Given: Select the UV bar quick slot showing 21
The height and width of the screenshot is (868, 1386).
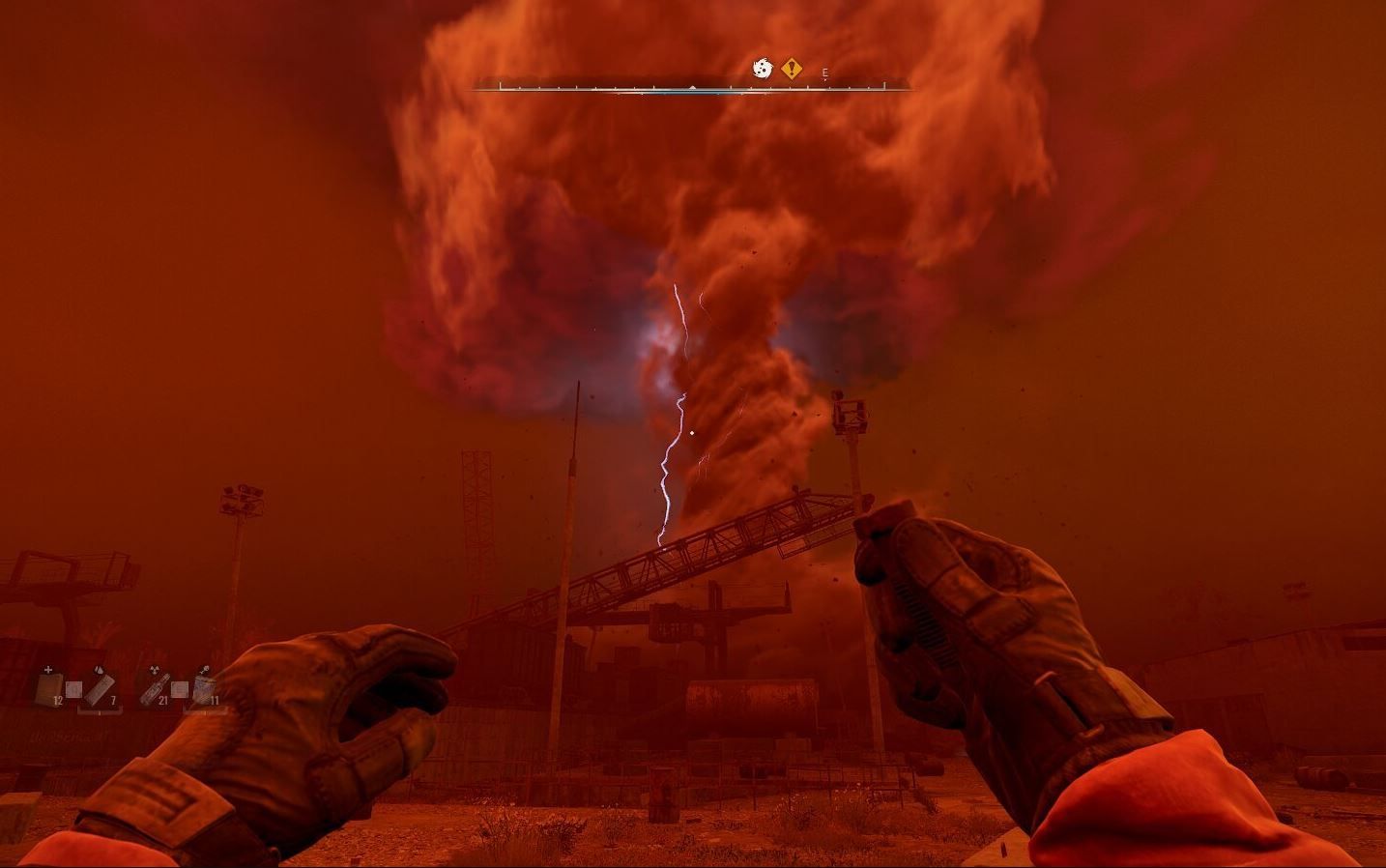Looking at the screenshot, I should [x=155, y=689].
